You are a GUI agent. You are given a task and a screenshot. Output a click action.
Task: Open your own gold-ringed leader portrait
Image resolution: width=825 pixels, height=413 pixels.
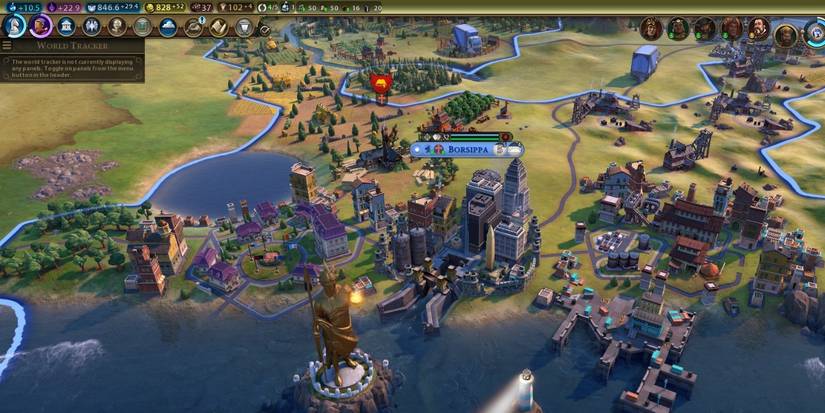point(786,35)
